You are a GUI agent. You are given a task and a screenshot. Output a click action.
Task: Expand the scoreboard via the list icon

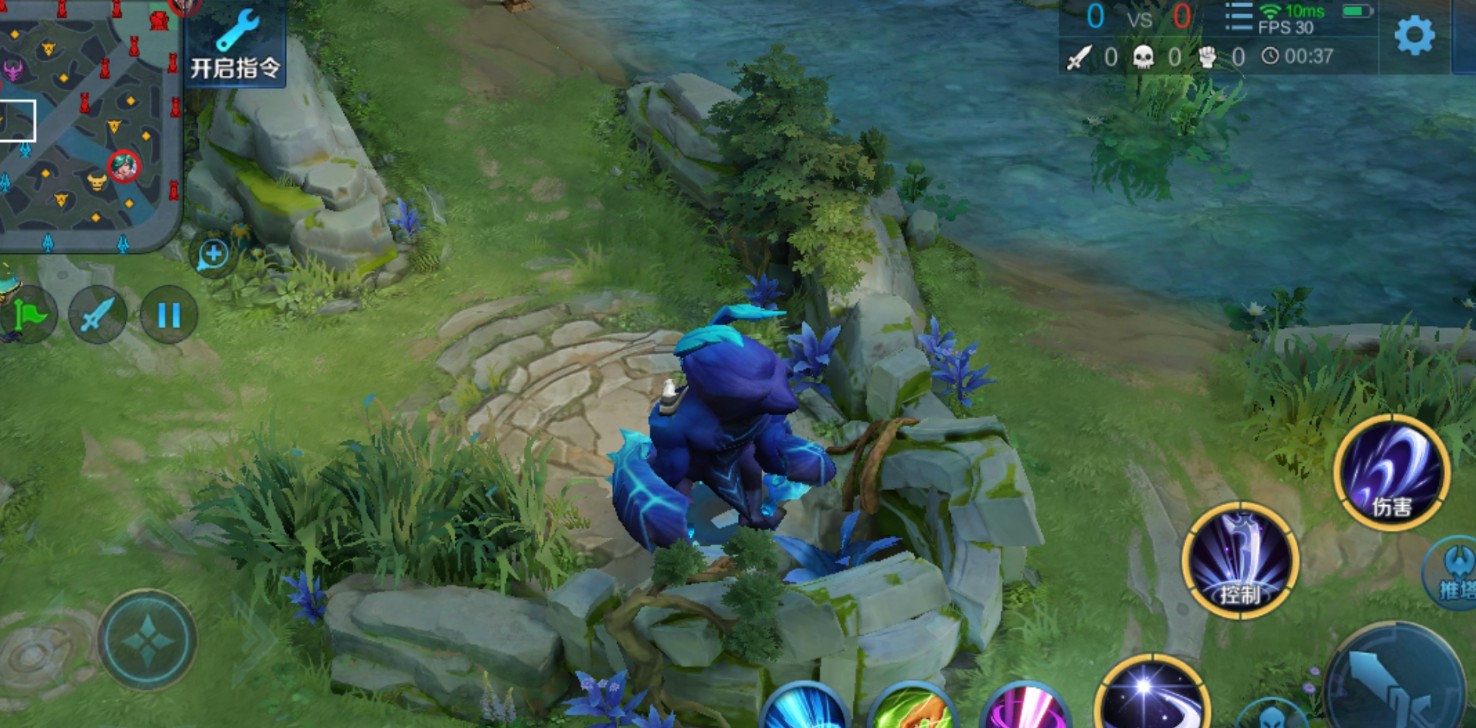[x=1239, y=17]
